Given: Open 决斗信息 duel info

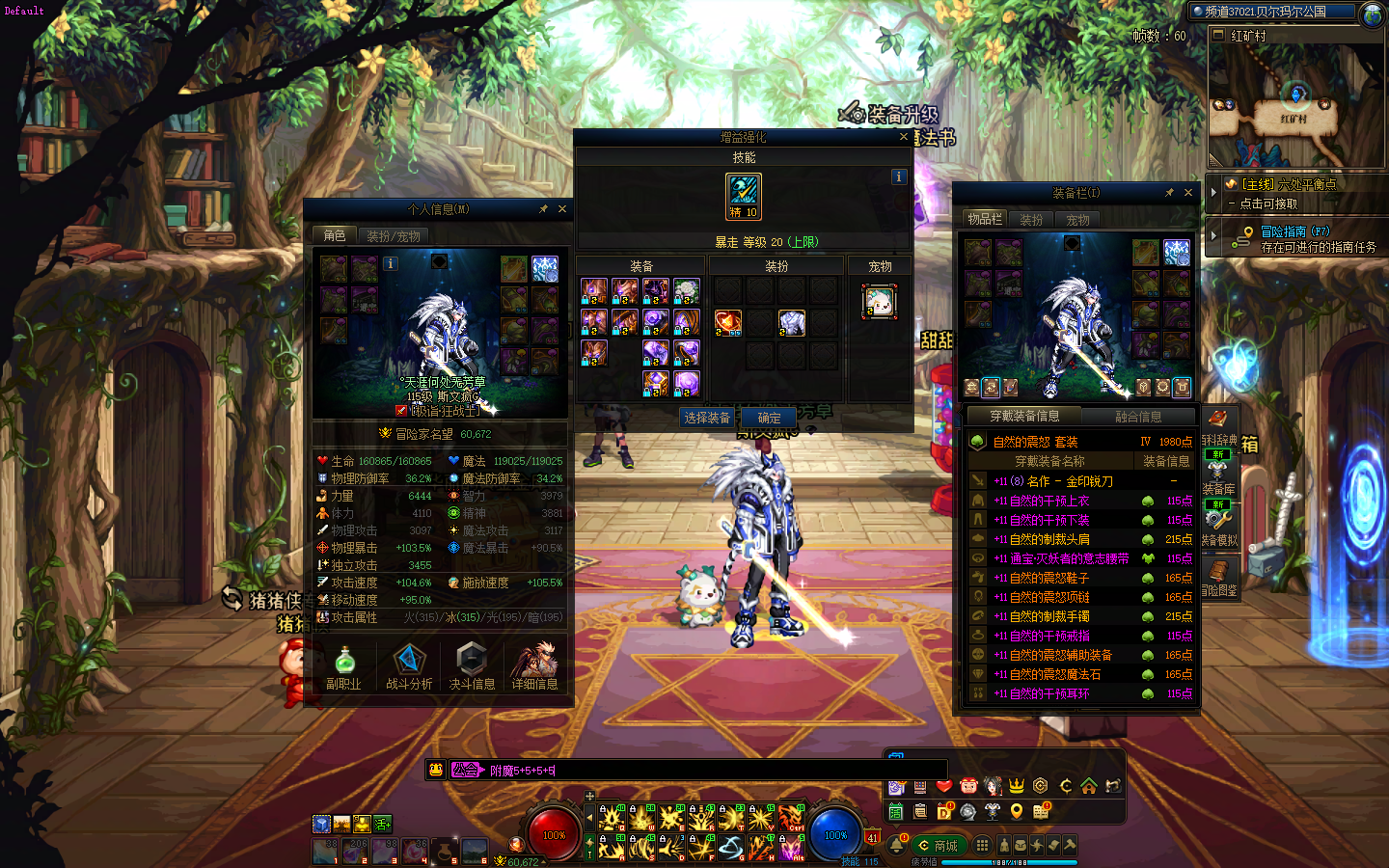Looking at the screenshot, I should pyautogui.click(x=472, y=667).
